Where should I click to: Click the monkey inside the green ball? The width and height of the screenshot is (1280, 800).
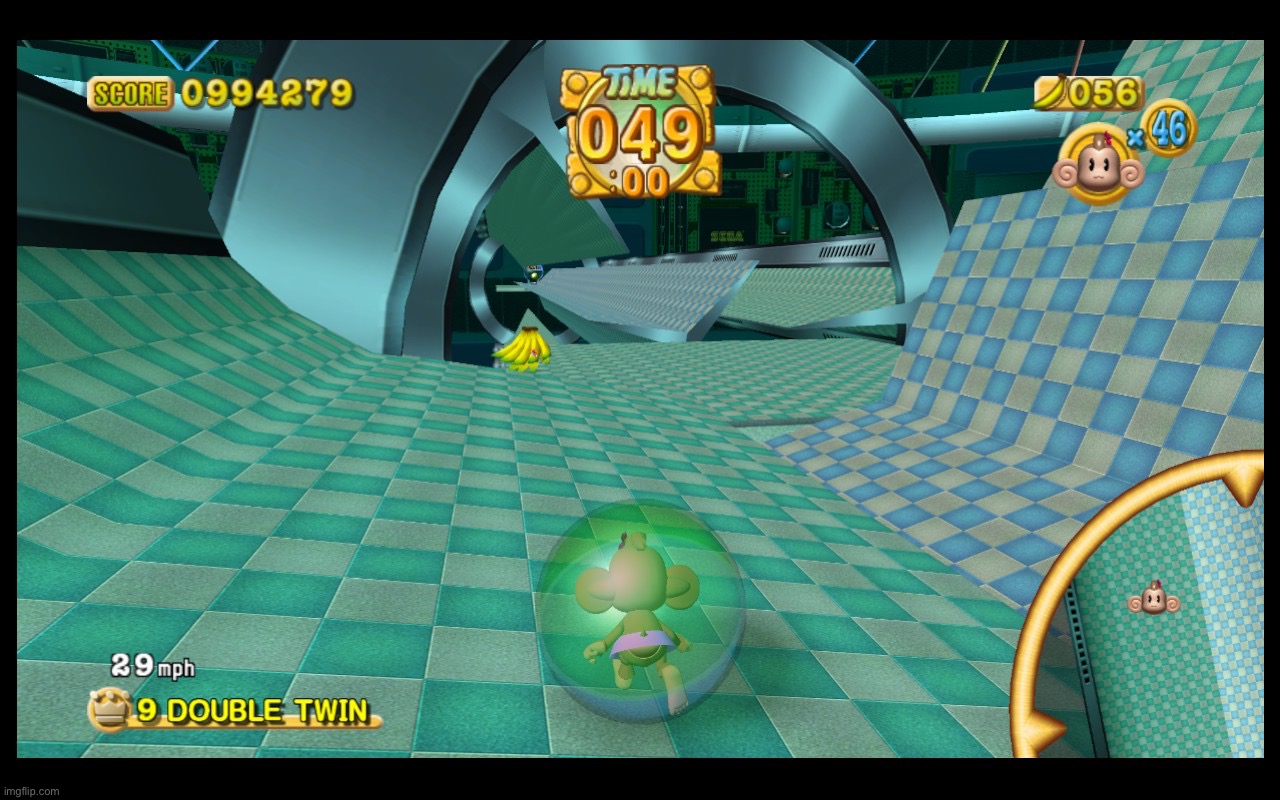640,600
